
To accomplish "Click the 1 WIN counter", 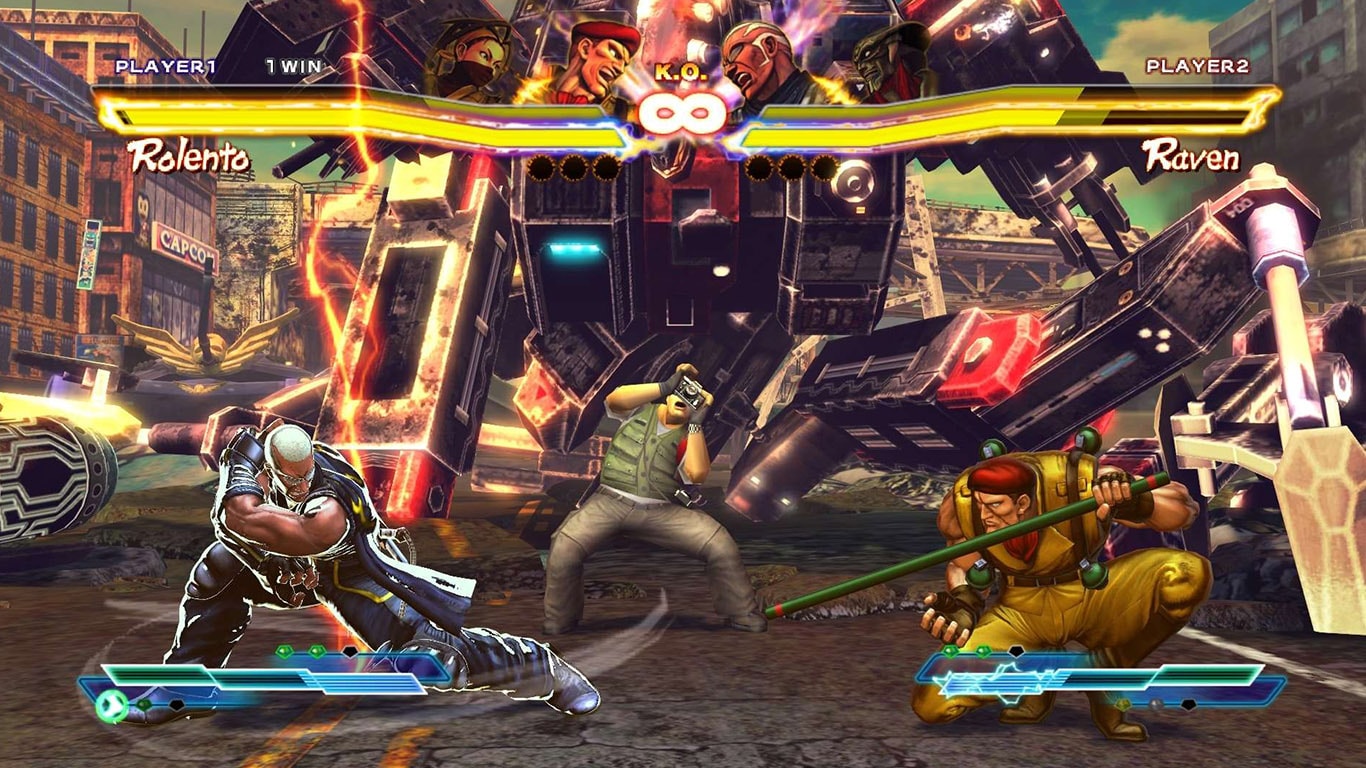I will pyautogui.click(x=291, y=68).
